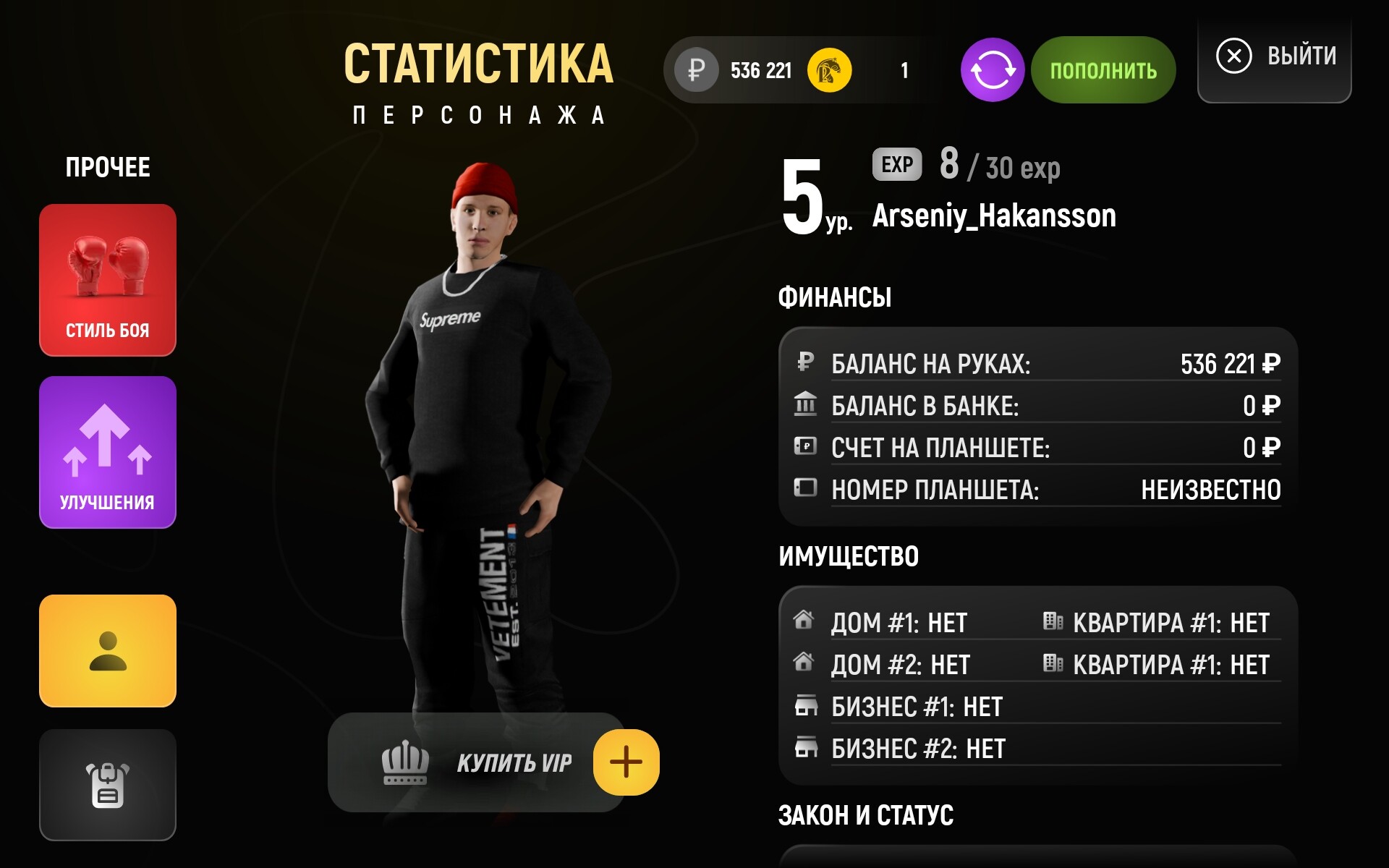
Task: Click the green ПОПОЛНИТЬ top-up button
Action: [1103, 70]
